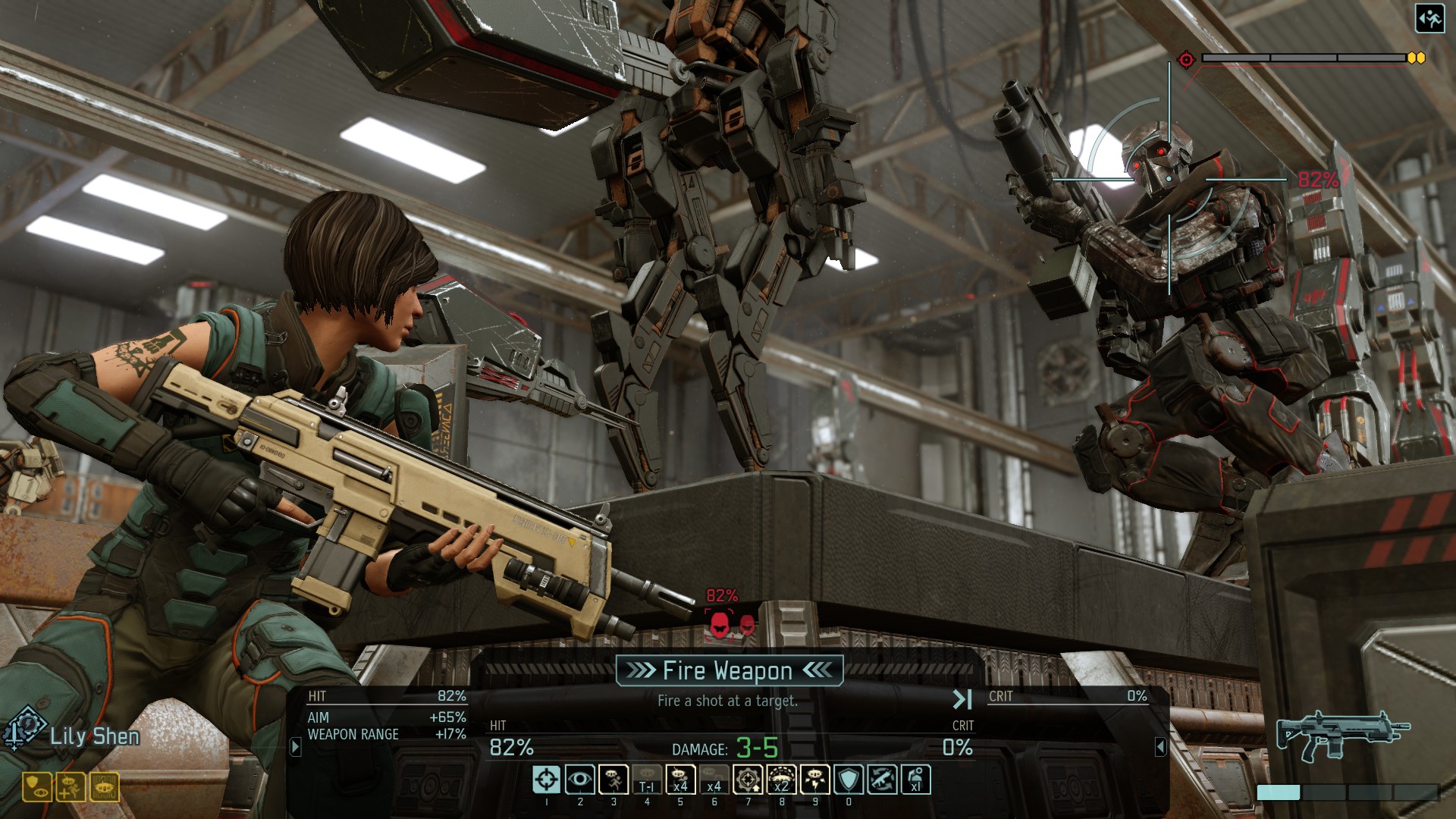Trigger the drone lightning bolt ability
This screenshot has height=819, width=1456.
pos(814,780)
